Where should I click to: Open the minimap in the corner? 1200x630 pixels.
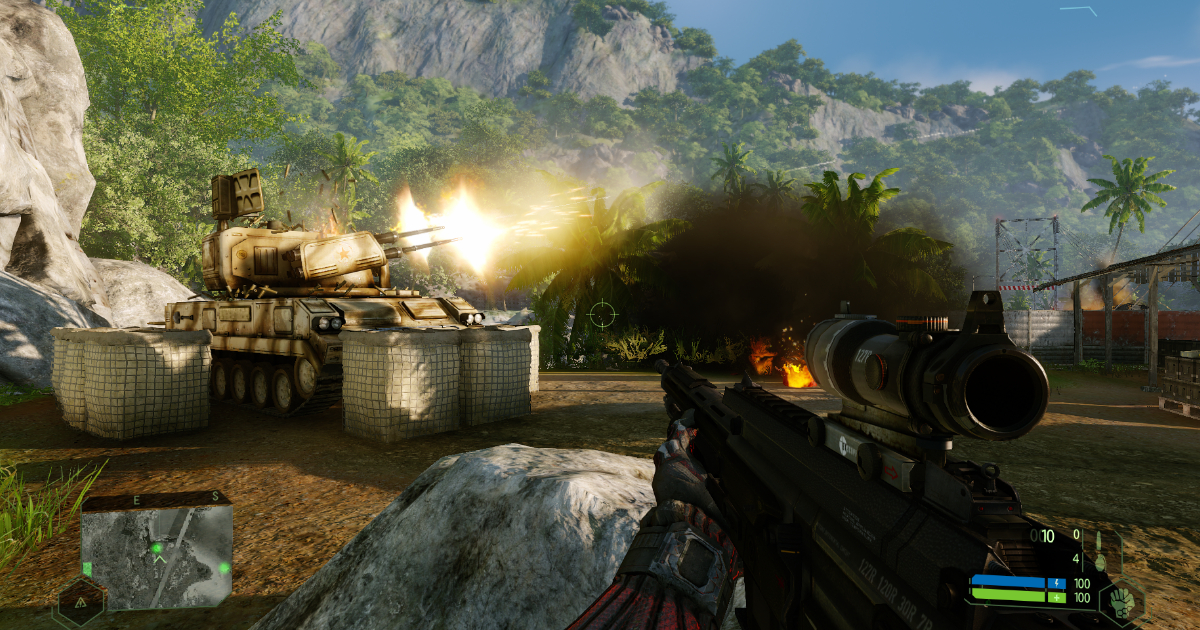156,553
